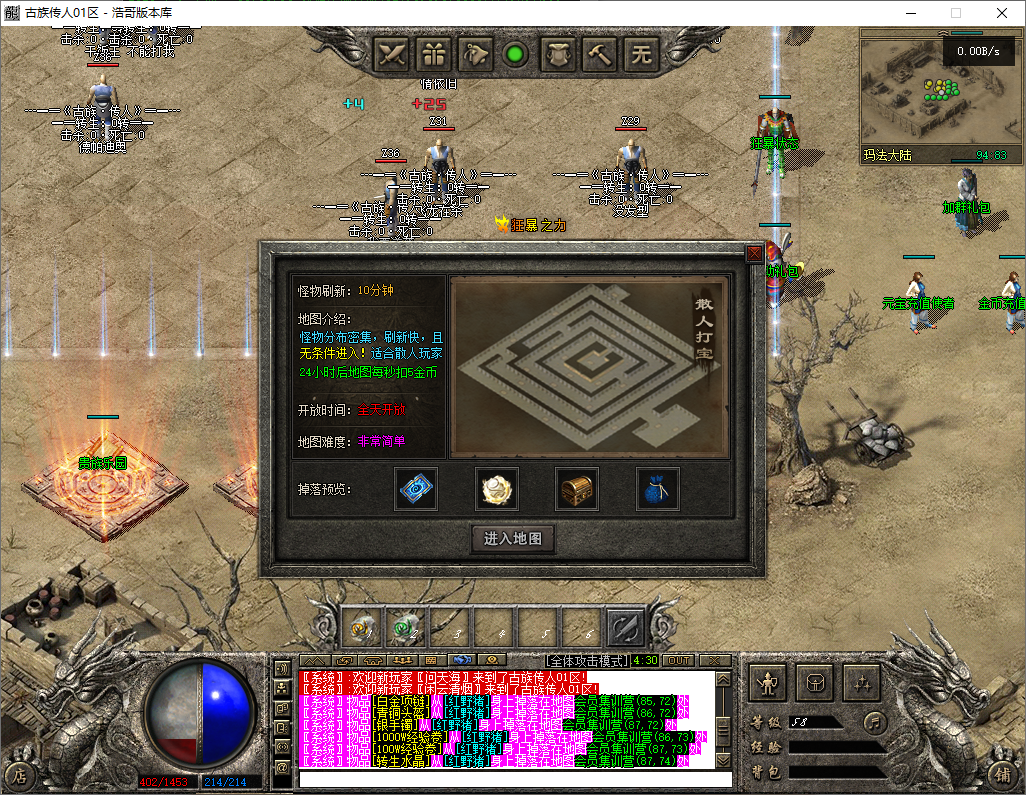Viewport: 1026px width, 795px height.
Task: Close the game window
Action: (x=1002, y=13)
